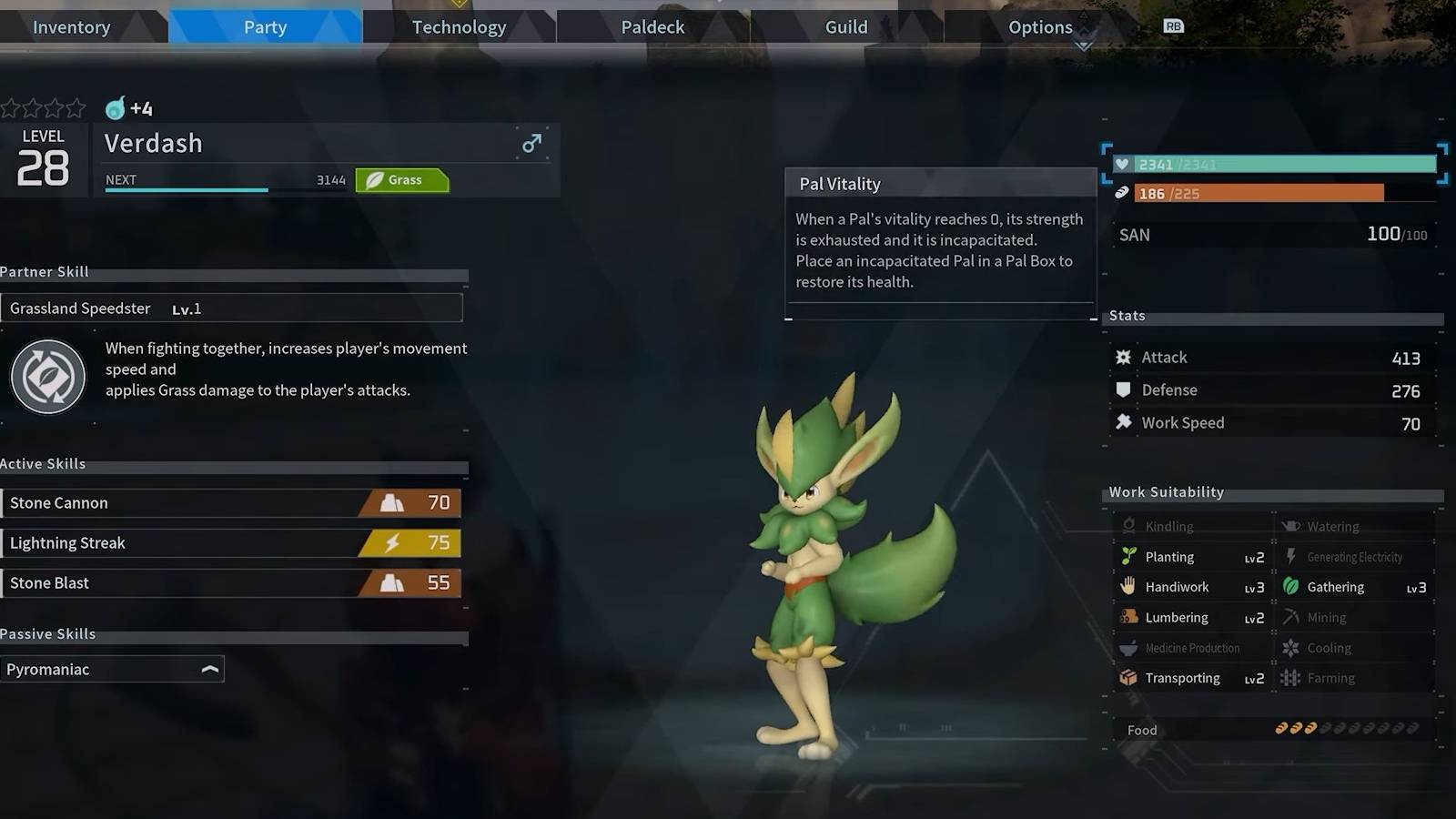Click the Grass type badge
This screenshot has width=1456, height=819.
(x=402, y=179)
